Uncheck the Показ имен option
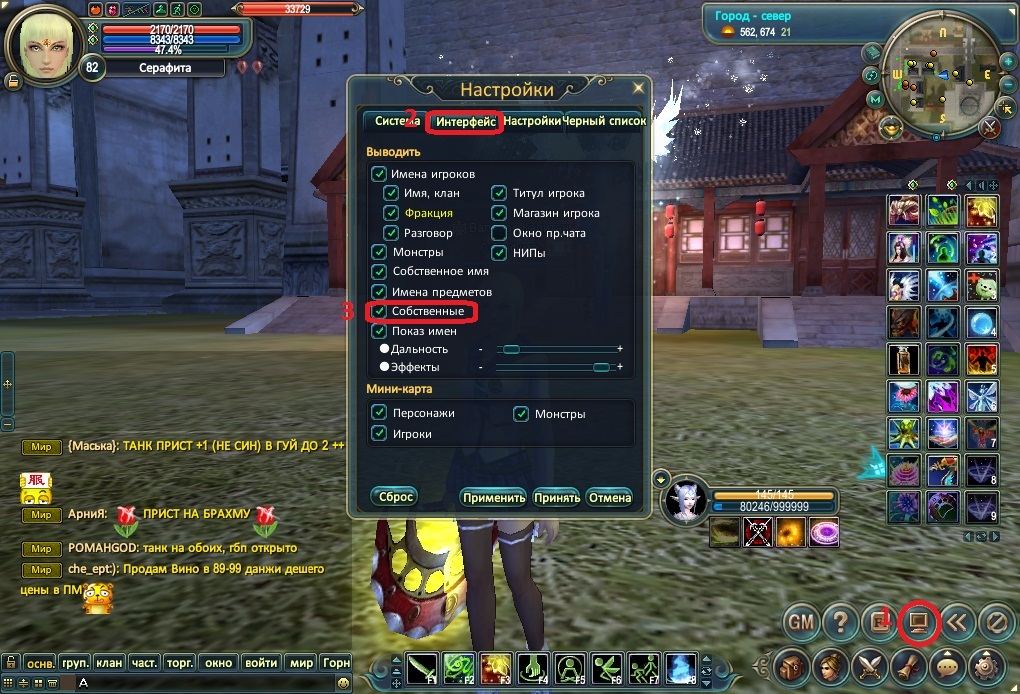 [x=379, y=331]
